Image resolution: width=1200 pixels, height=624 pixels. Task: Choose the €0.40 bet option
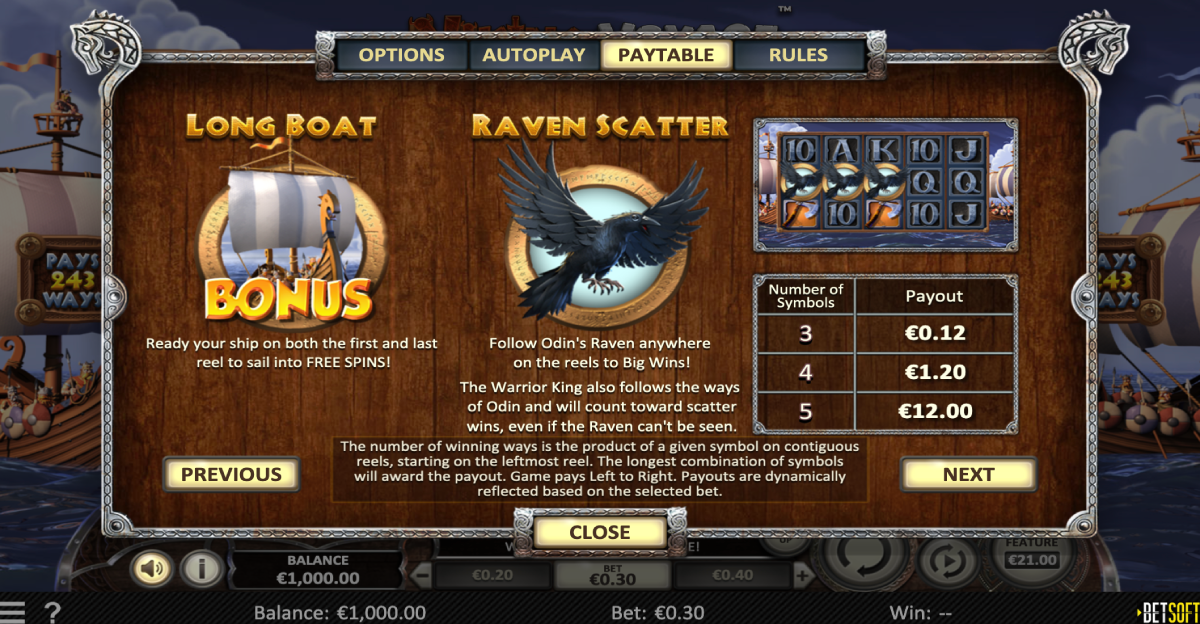pos(733,575)
